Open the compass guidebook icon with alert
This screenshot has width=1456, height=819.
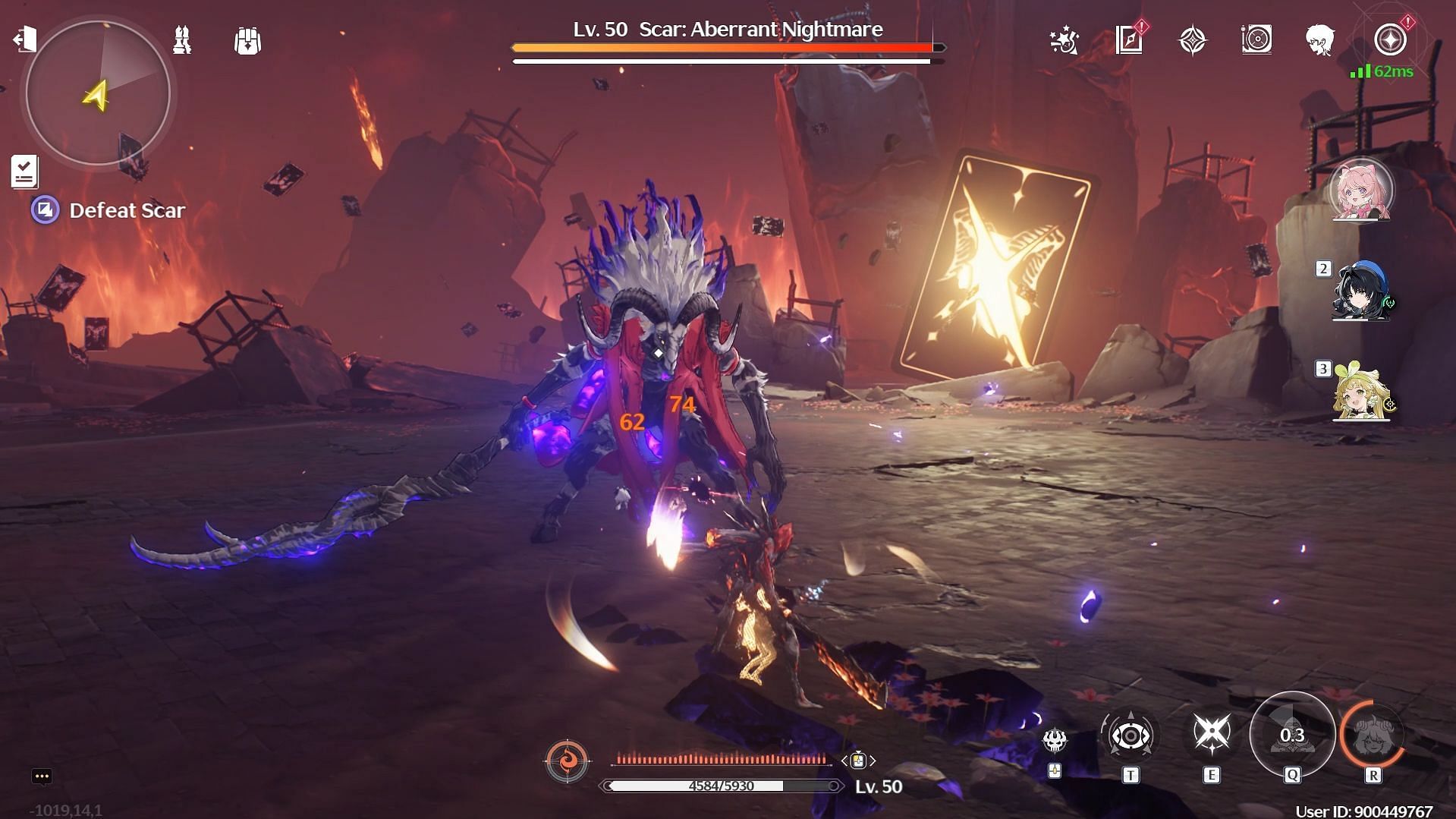point(1130,40)
